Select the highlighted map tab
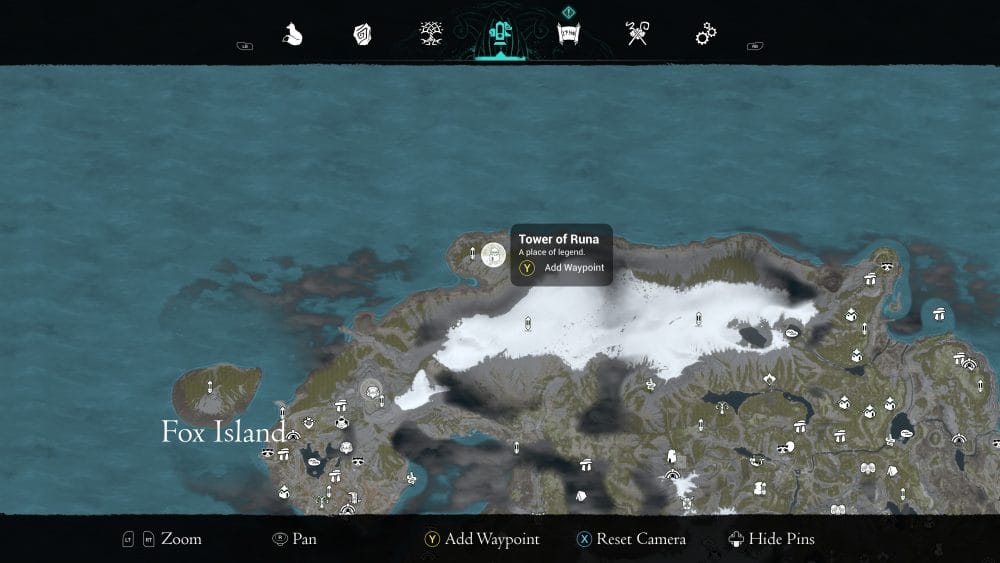The image size is (1000, 563). 500,35
